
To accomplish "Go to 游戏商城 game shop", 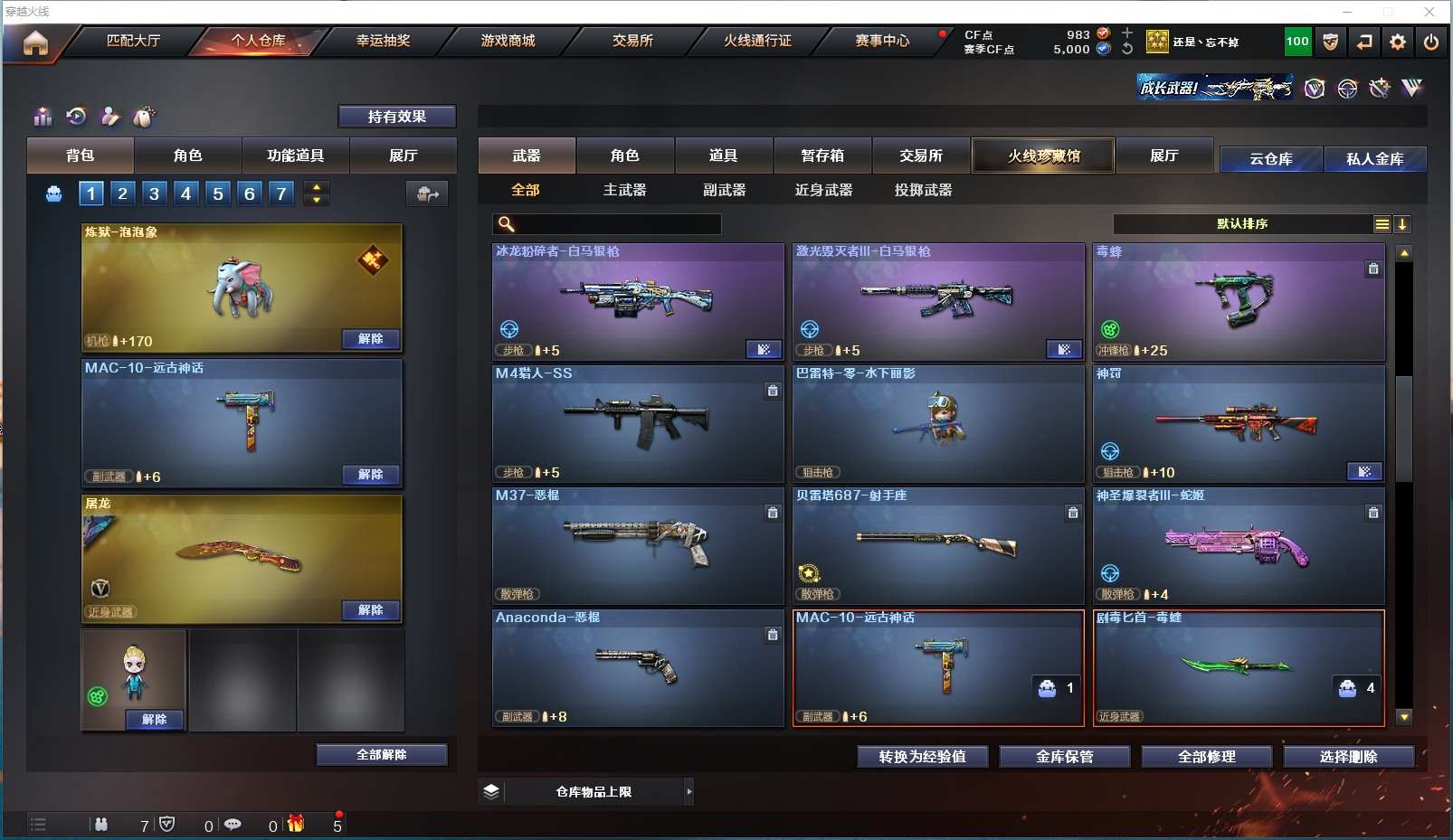I will pos(508,41).
